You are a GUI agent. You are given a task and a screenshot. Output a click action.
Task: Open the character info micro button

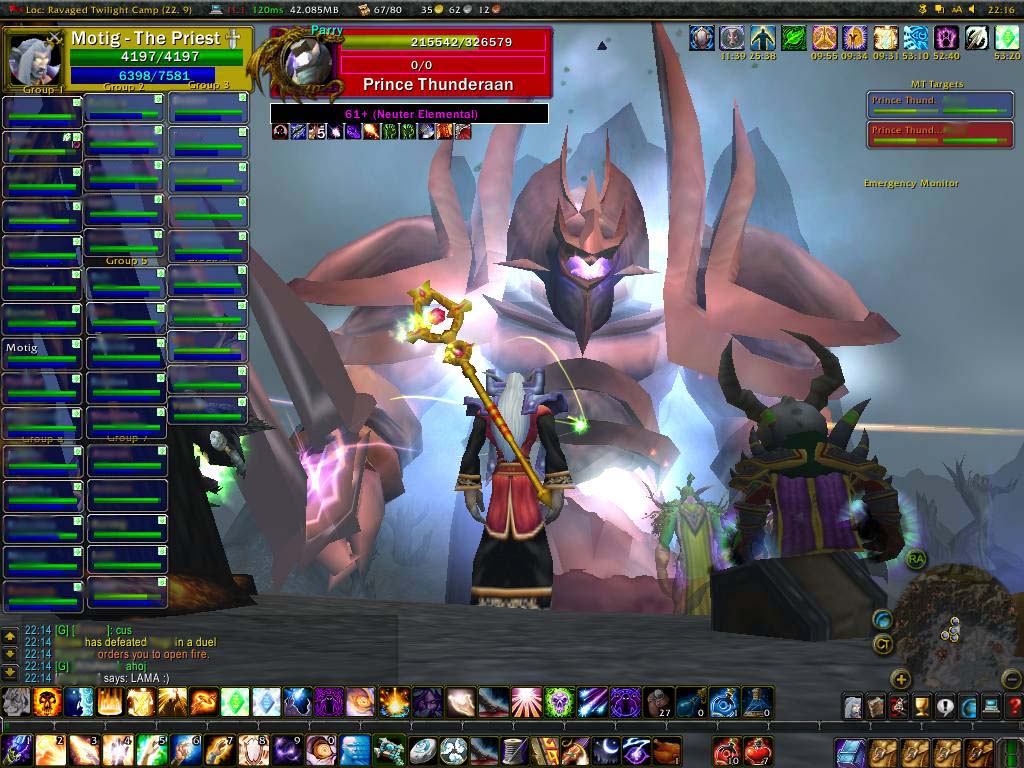[853, 706]
